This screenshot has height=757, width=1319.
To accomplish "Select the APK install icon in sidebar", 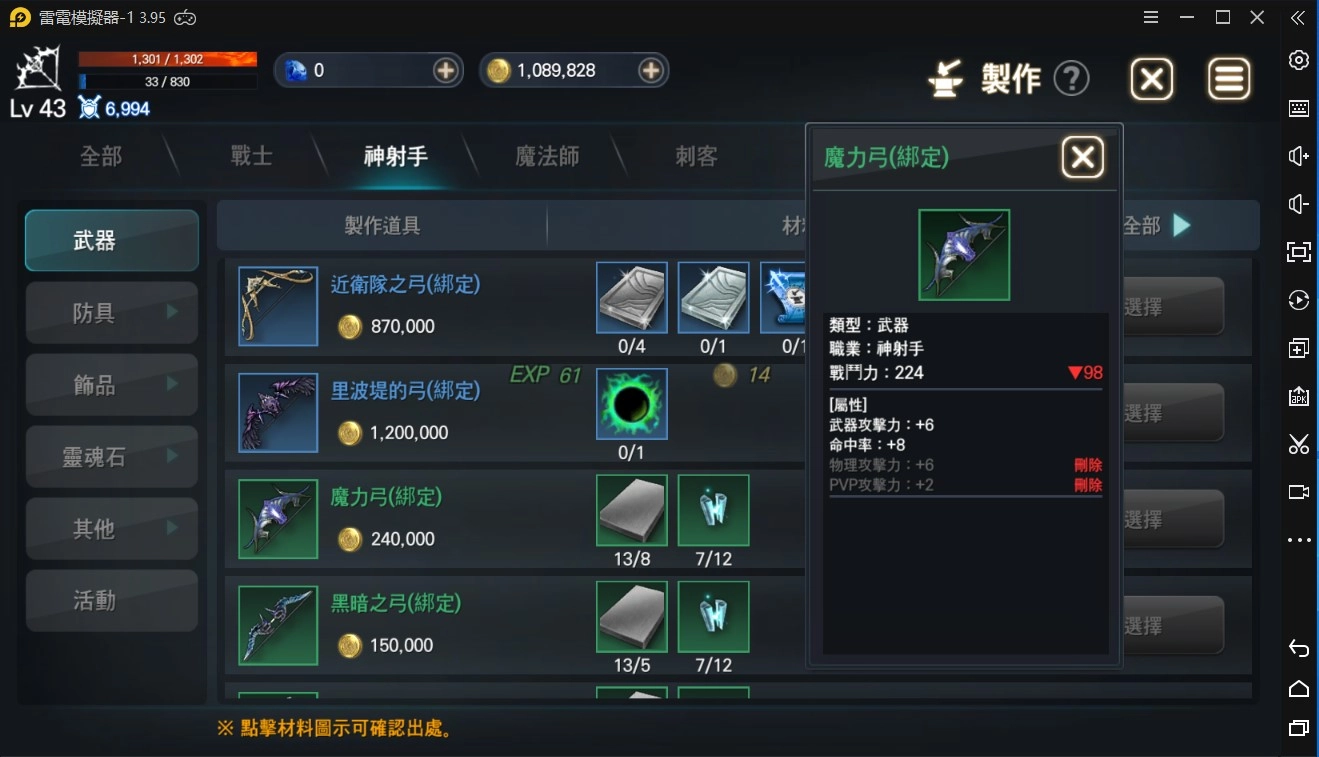I will (1298, 396).
